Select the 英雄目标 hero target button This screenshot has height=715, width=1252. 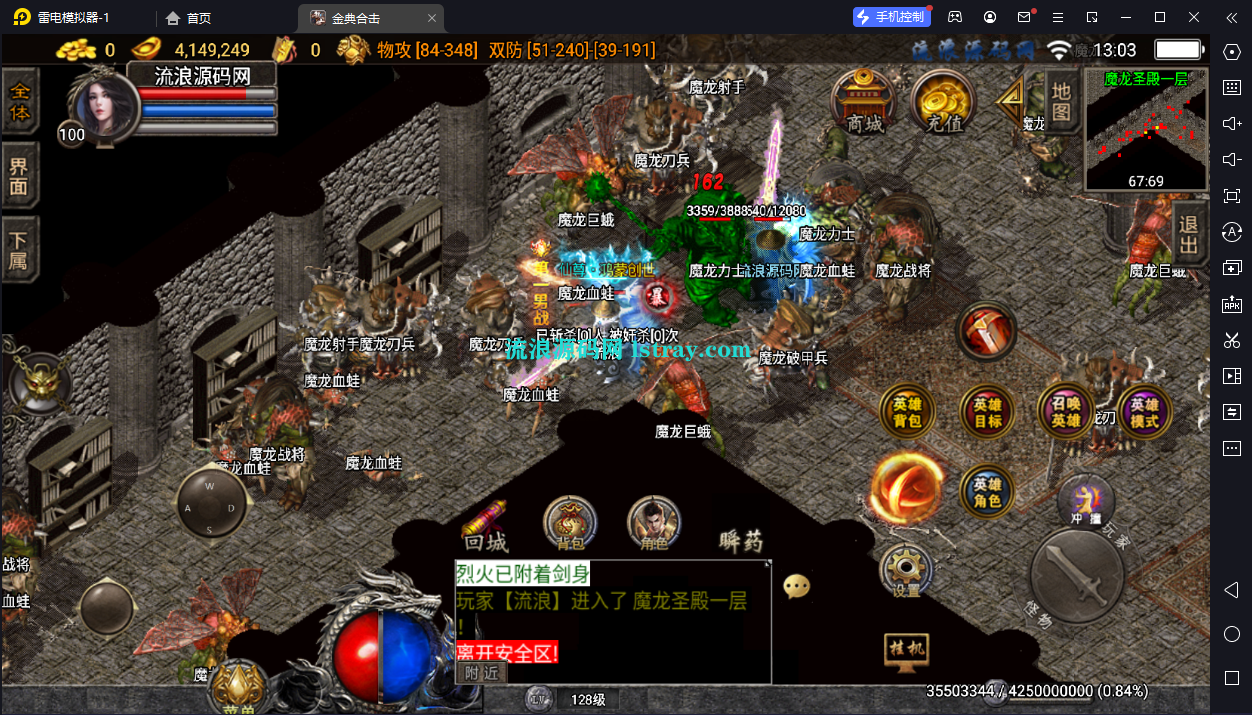click(987, 412)
